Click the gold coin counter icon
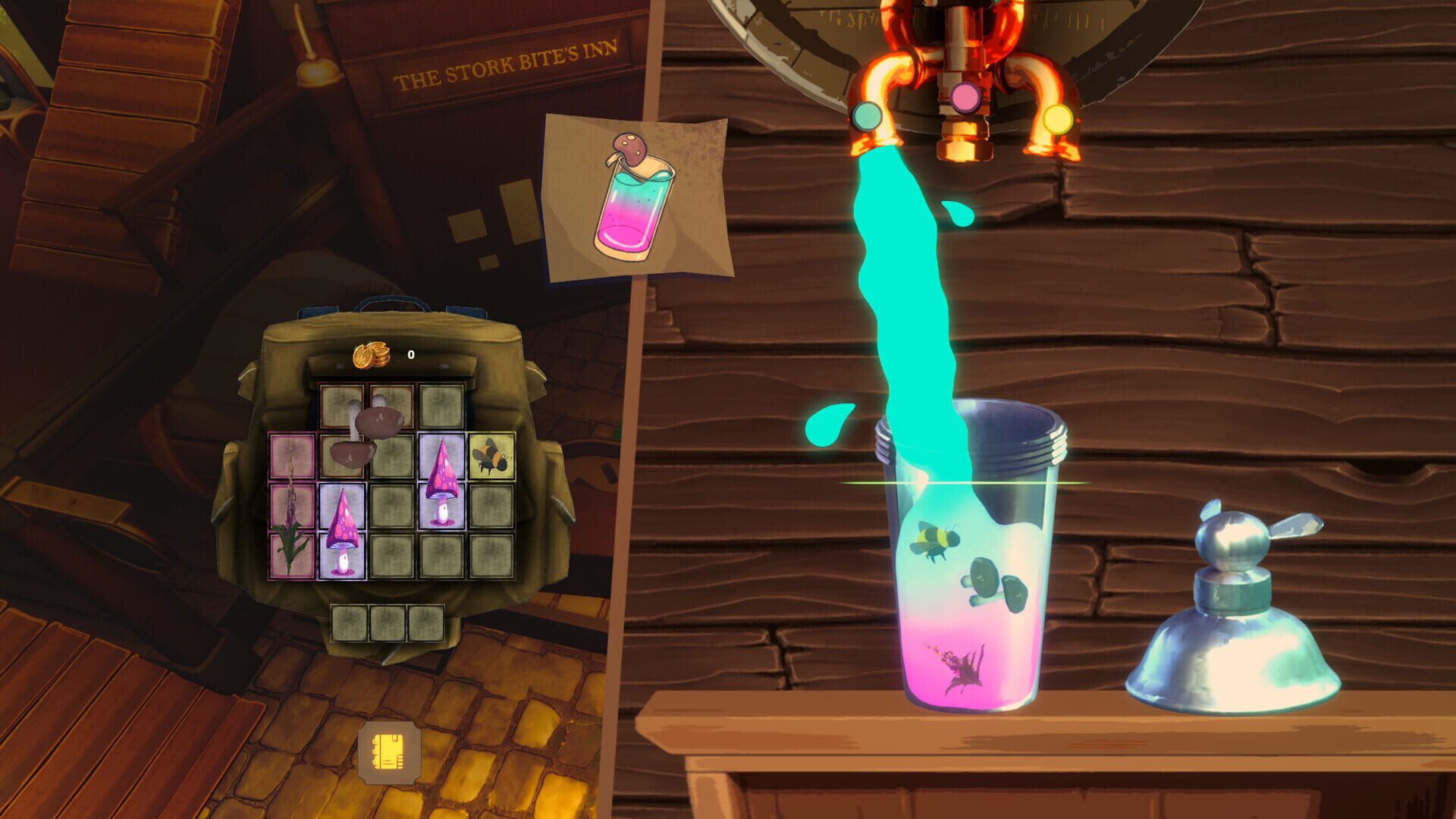Screen dimensions: 1456x819 [370, 353]
